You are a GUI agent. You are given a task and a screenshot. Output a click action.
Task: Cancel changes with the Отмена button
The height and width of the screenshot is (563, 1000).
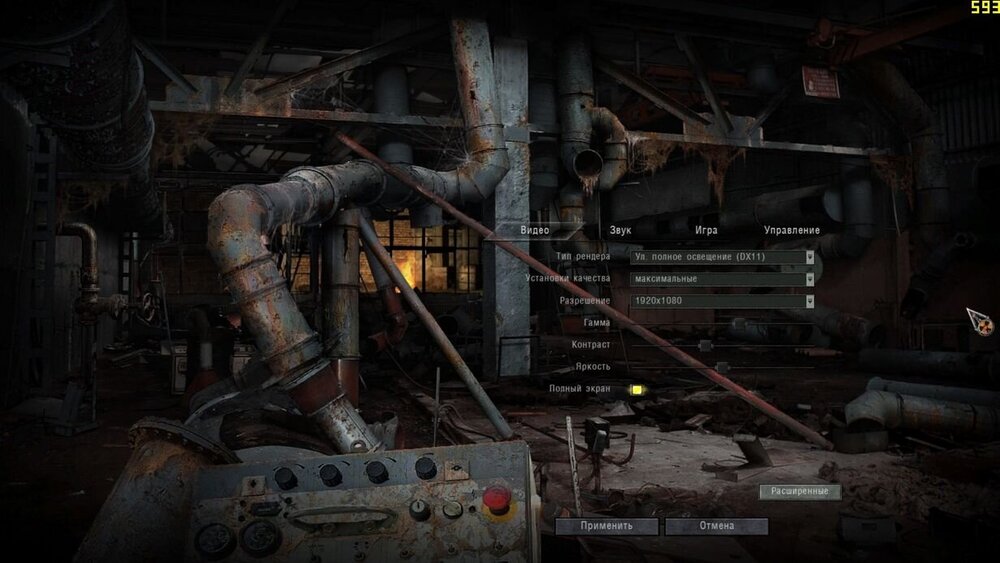[716, 526]
